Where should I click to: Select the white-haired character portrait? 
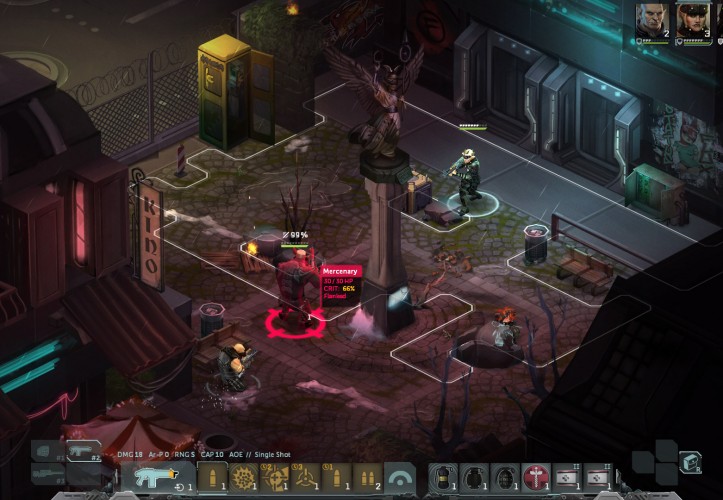[651, 19]
